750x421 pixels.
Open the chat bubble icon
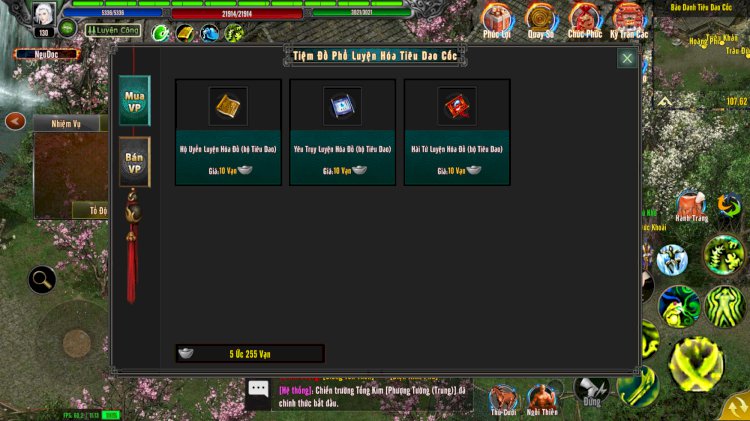[258, 390]
